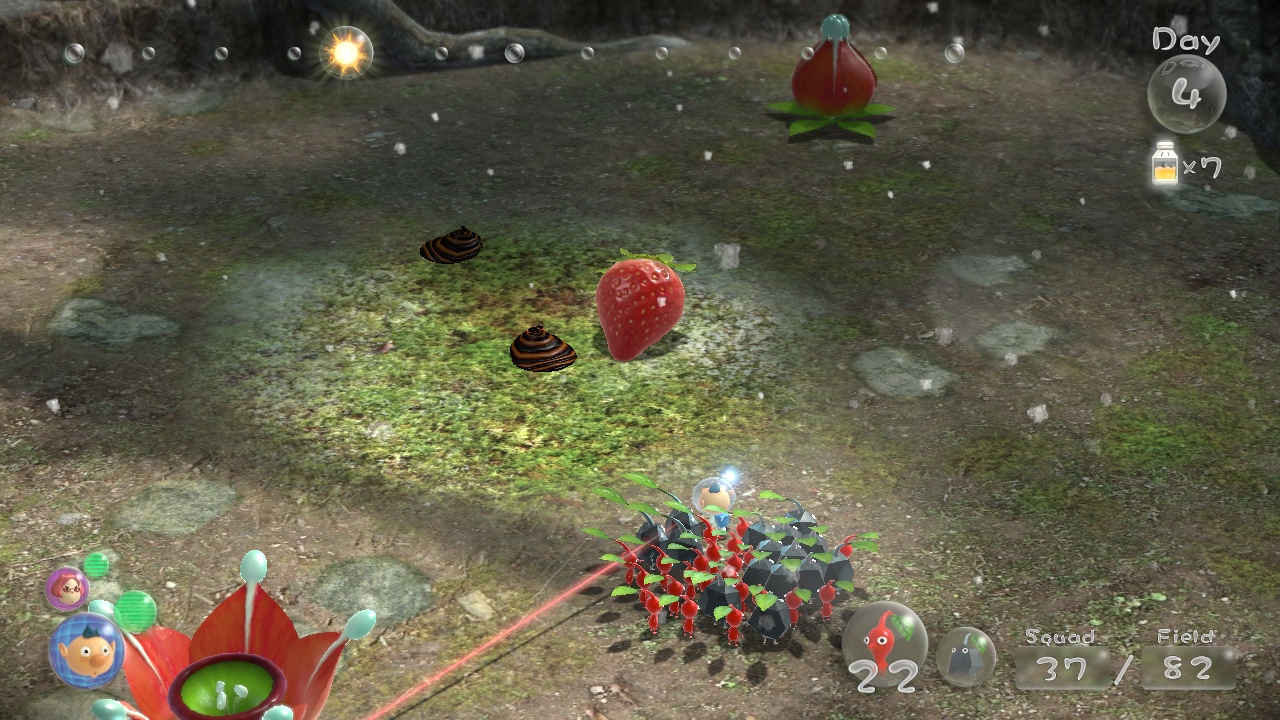Select Alph's leader portrait
Image resolution: width=1280 pixels, height=720 pixels.
87,650
